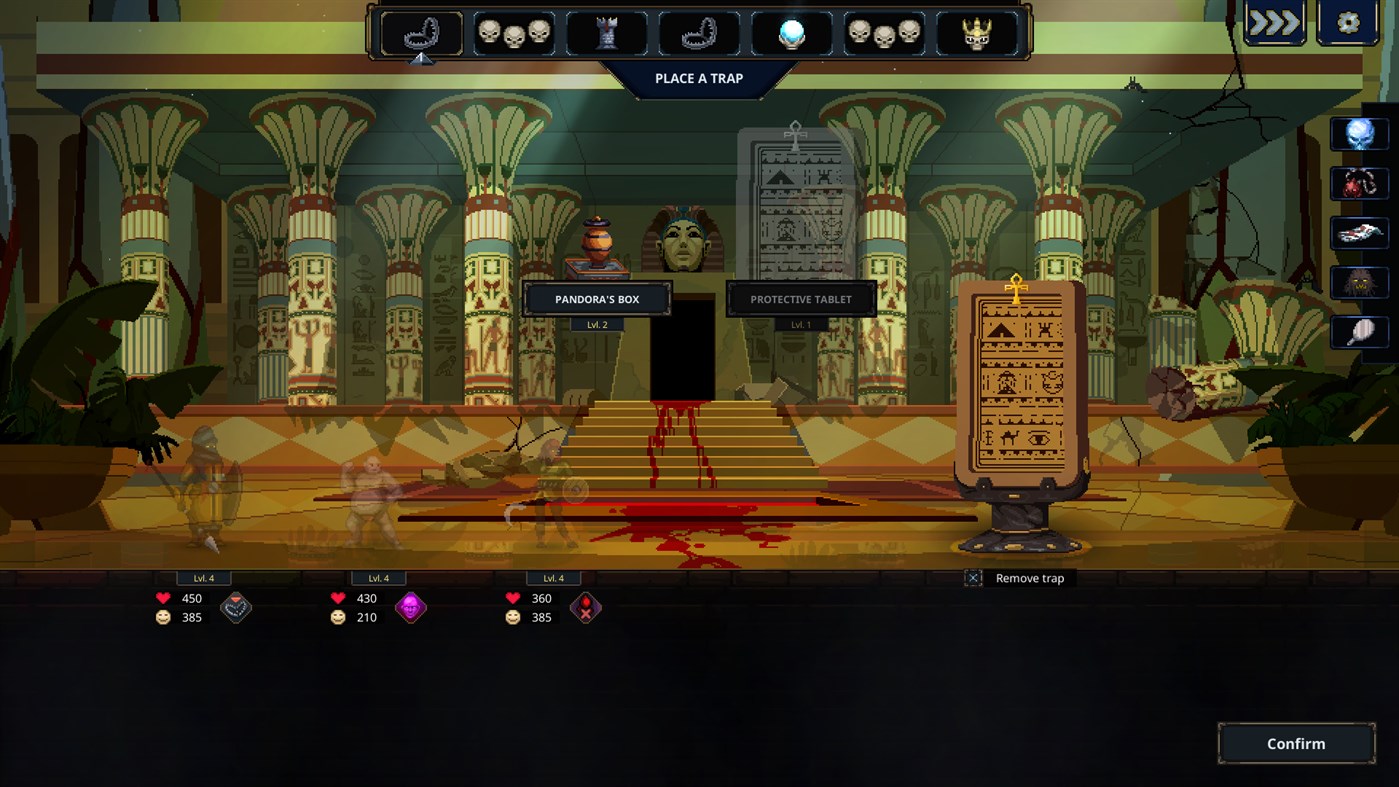Select the Lvl. 4 shield hero's class emblem
The image size is (1399, 787).
pyautogui.click(x=237, y=607)
